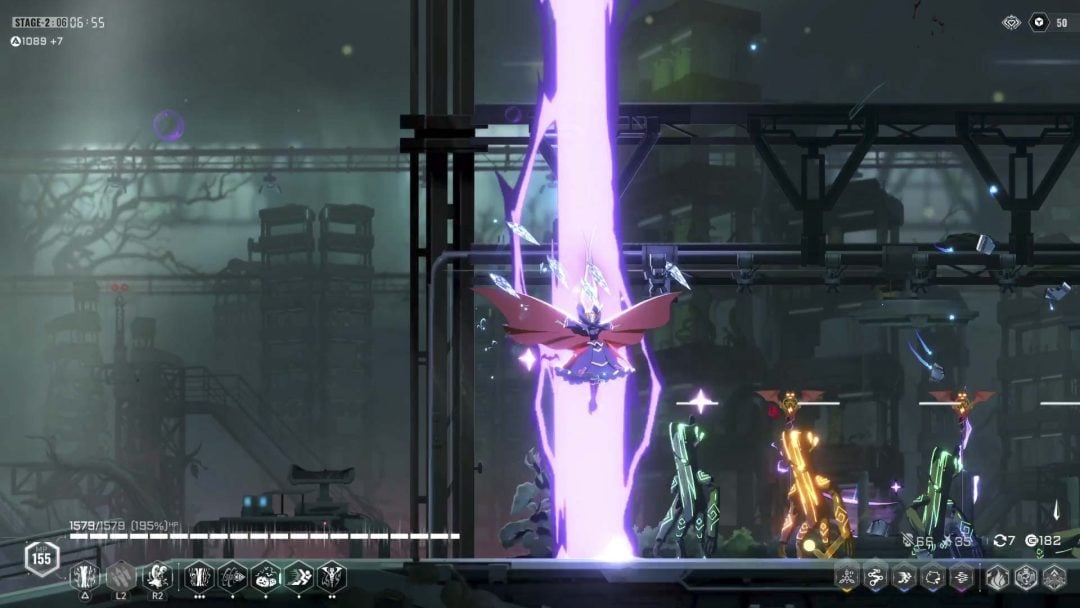Viewport: 1080px width, 608px height.
Task: Choose the wind streaks perk with purple marker
Action: (961, 576)
